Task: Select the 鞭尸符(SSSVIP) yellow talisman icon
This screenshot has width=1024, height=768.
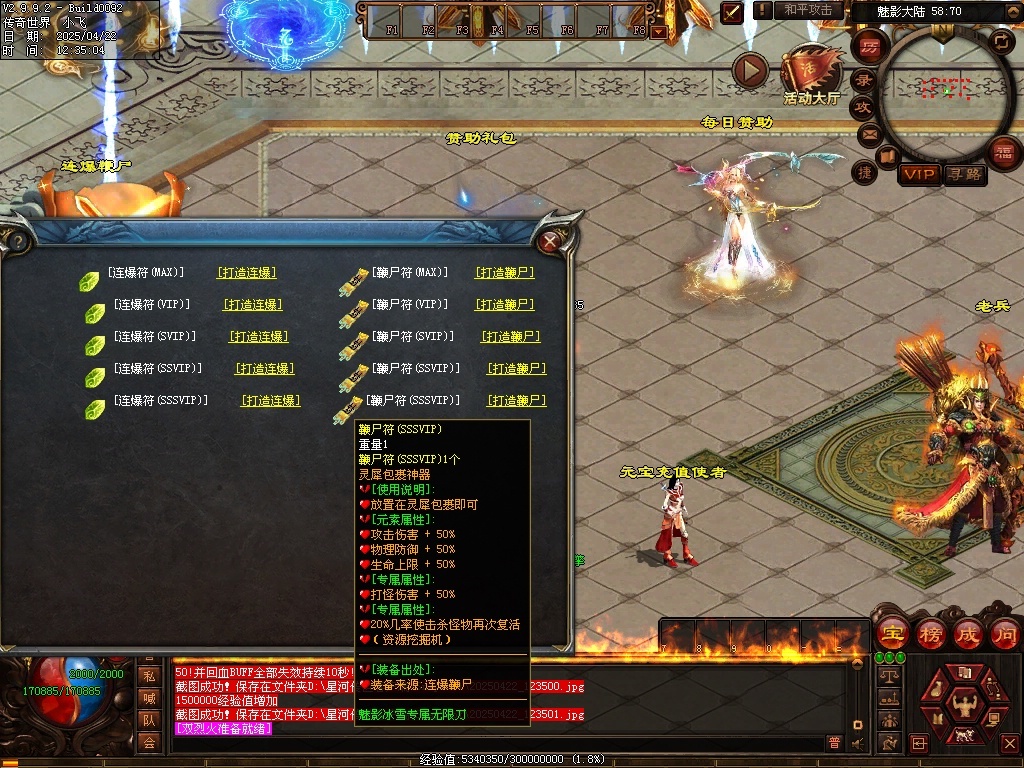Action: 349,407
